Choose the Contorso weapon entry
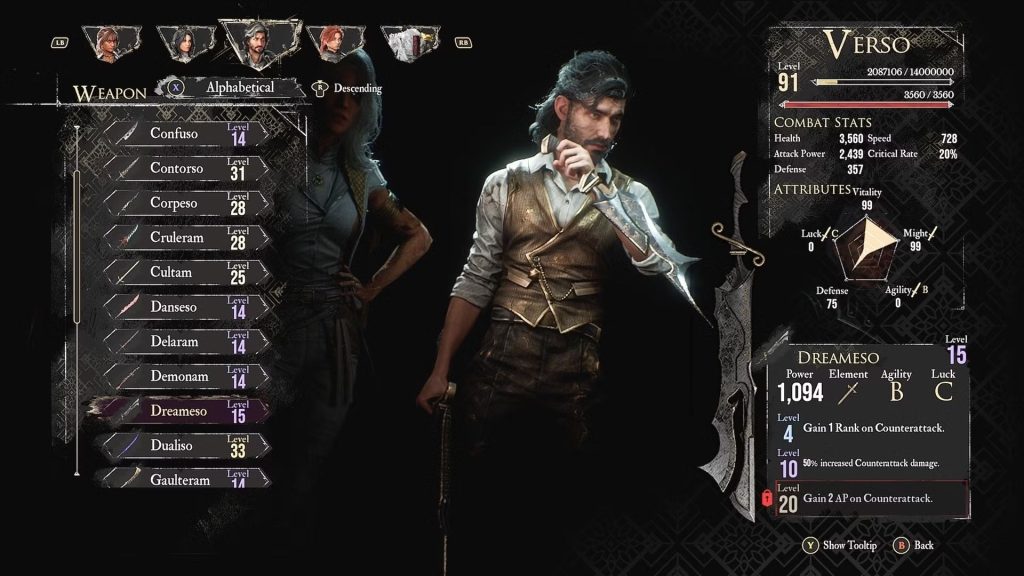Screen dimensions: 1024x576 pos(186,169)
